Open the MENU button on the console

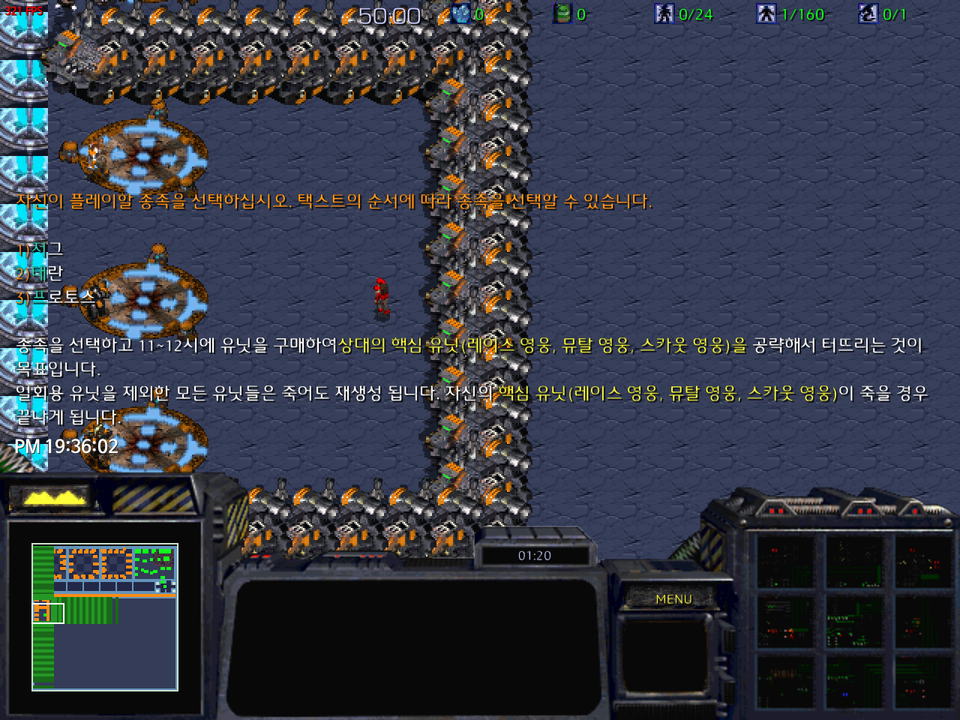(x=673, y=600)
